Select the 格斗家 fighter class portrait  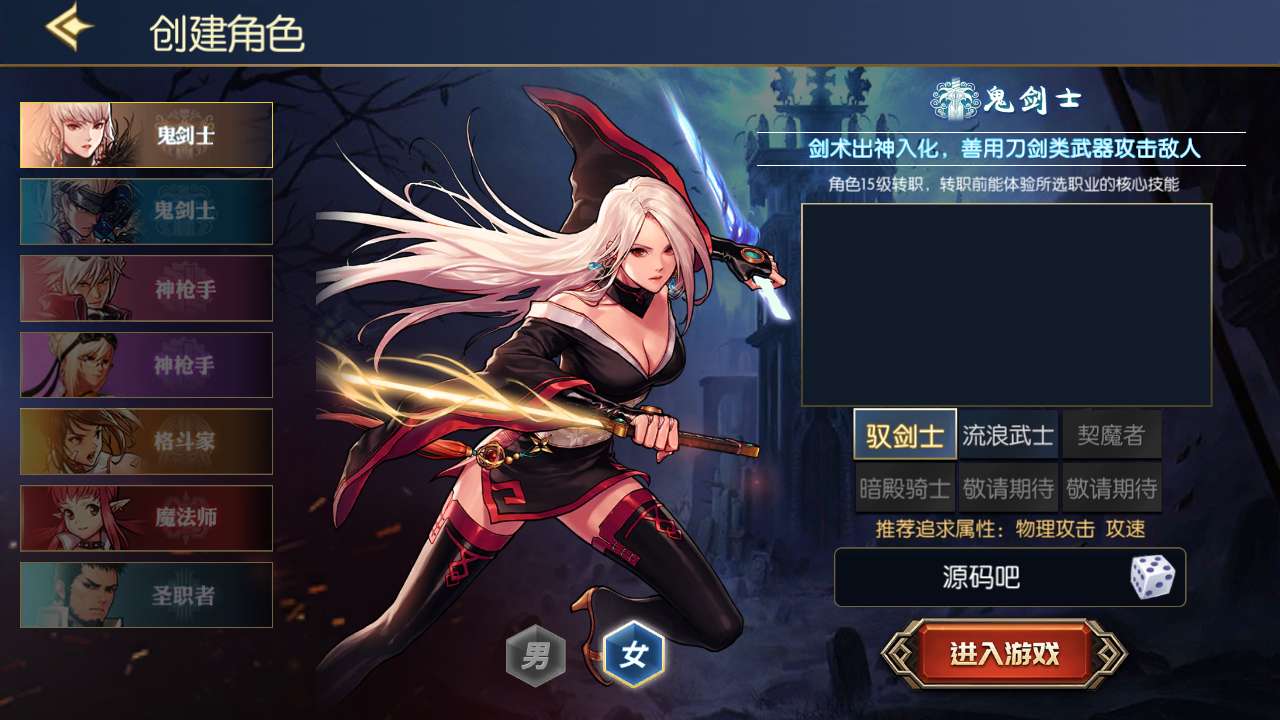click(x=145, y=441)
